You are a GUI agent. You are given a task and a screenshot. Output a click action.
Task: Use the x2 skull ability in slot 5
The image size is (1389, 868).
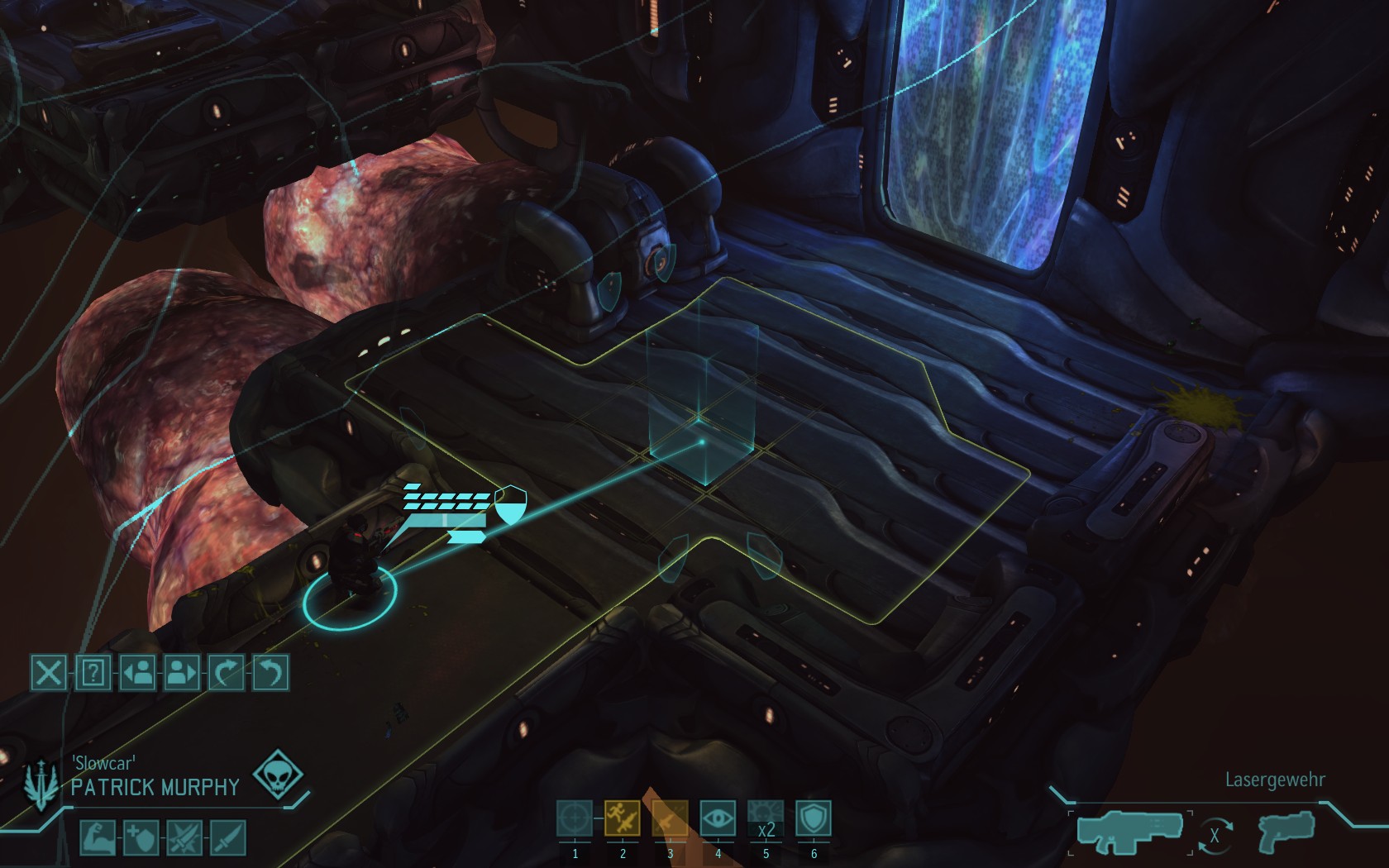click(x=766, y=818)
